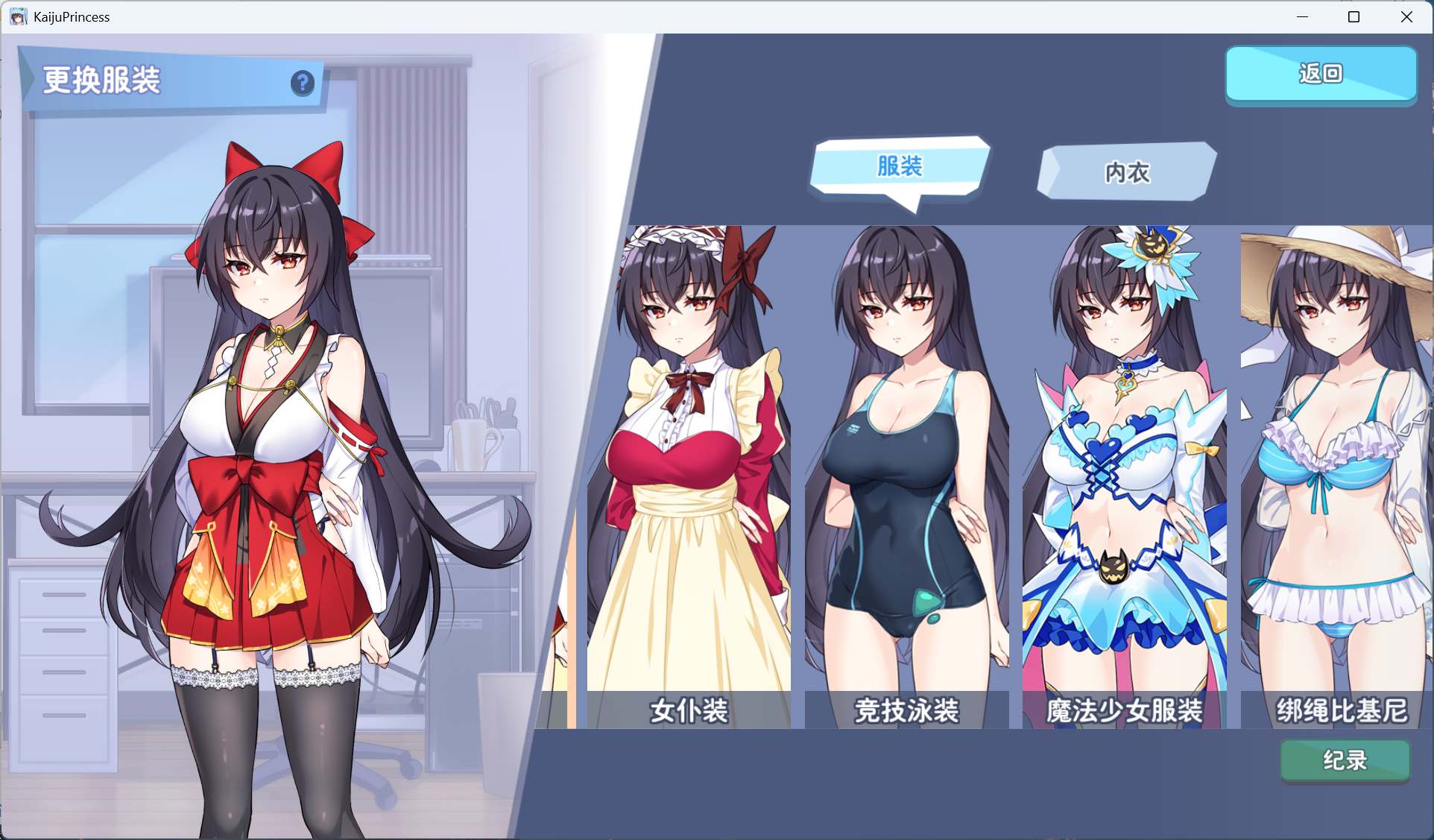This screenshot has width=1434, height=840.
Task: Select the 女仆装 maid outfit card
Action: click(x=689, y=477)
